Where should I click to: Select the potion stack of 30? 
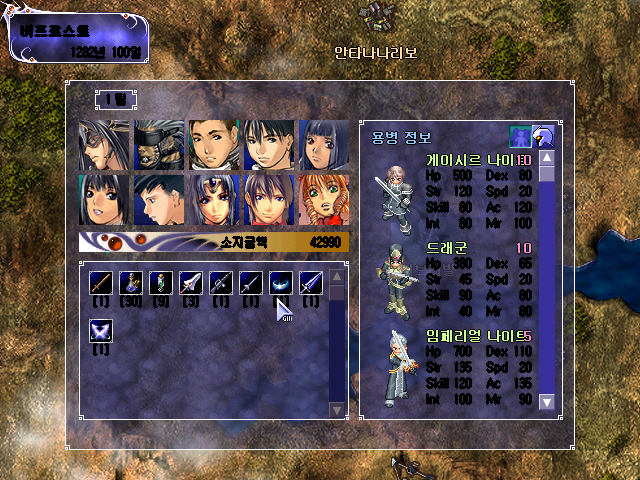point(130,283)
